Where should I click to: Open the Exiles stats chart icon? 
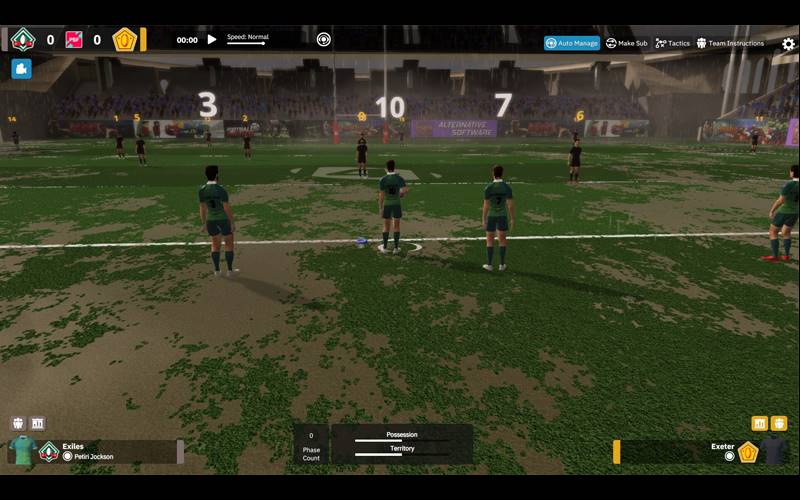(x=38, y=423)
